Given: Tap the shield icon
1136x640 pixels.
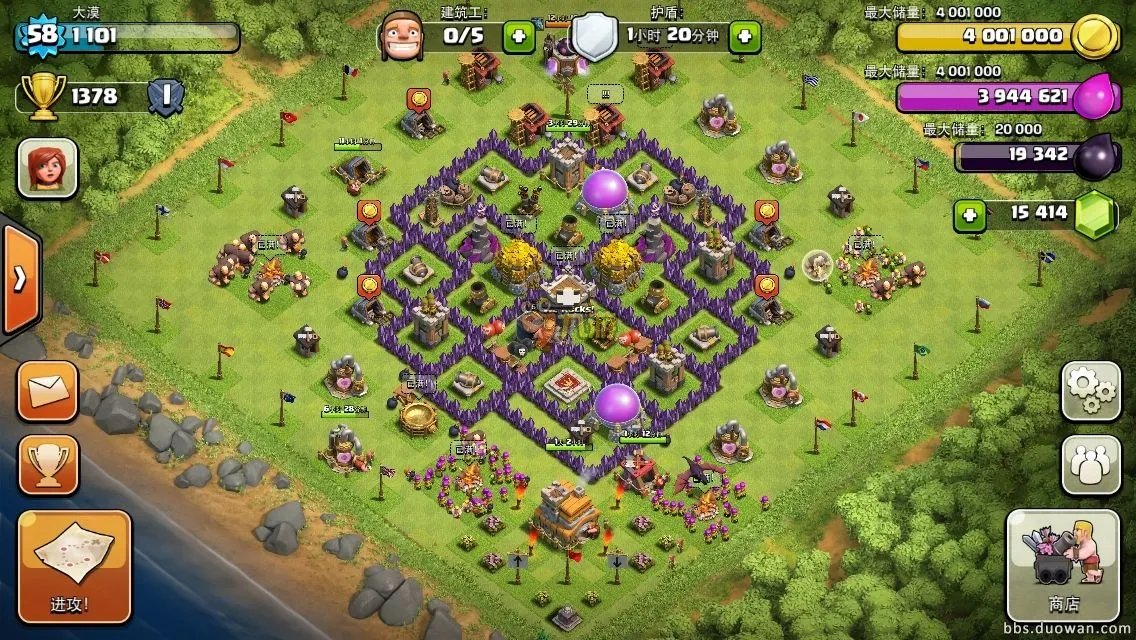Looking at the screenshot, I should pos(594,36).
